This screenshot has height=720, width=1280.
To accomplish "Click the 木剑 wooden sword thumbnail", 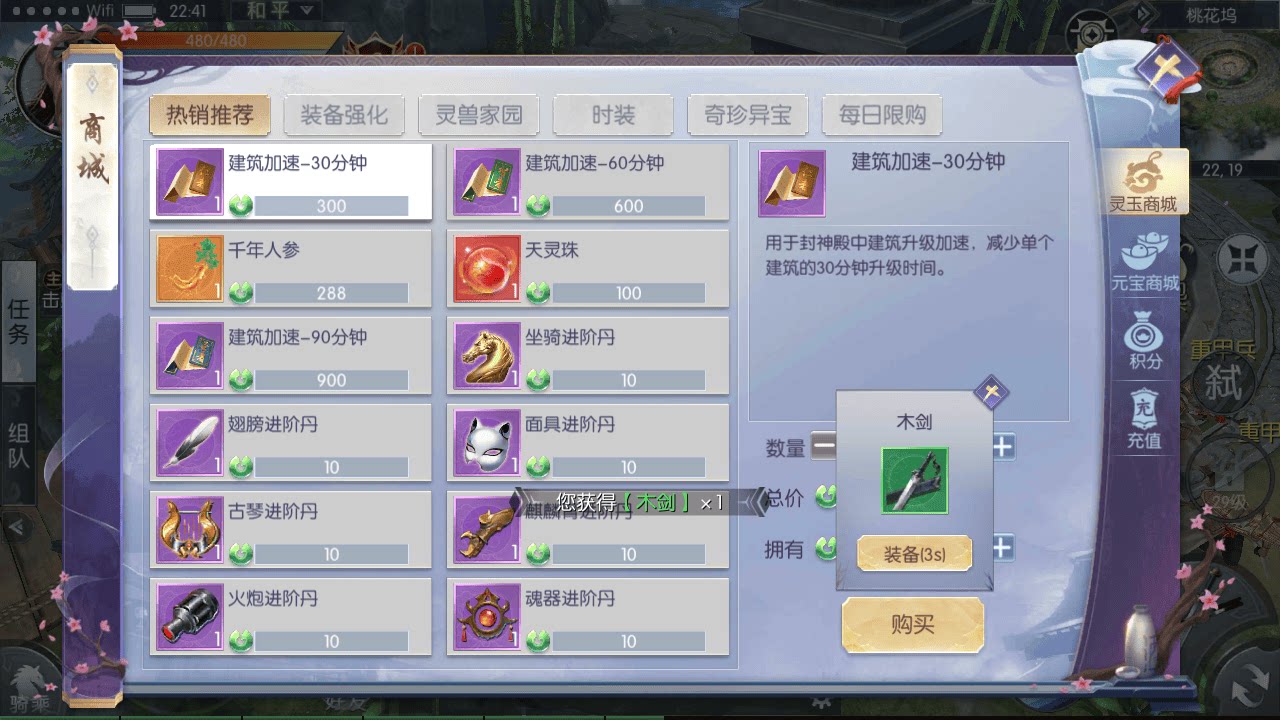I will point(913,480).
